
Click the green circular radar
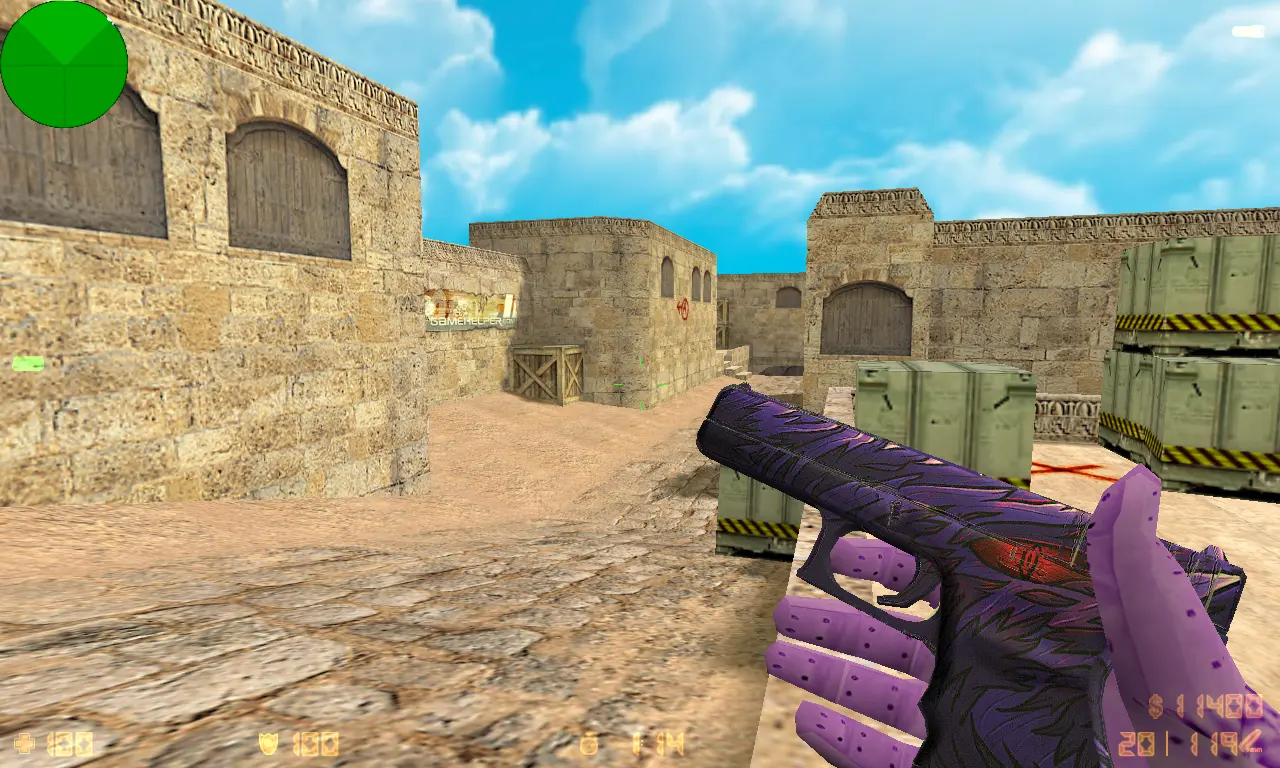pyautogui.click(x=64, y=64)
